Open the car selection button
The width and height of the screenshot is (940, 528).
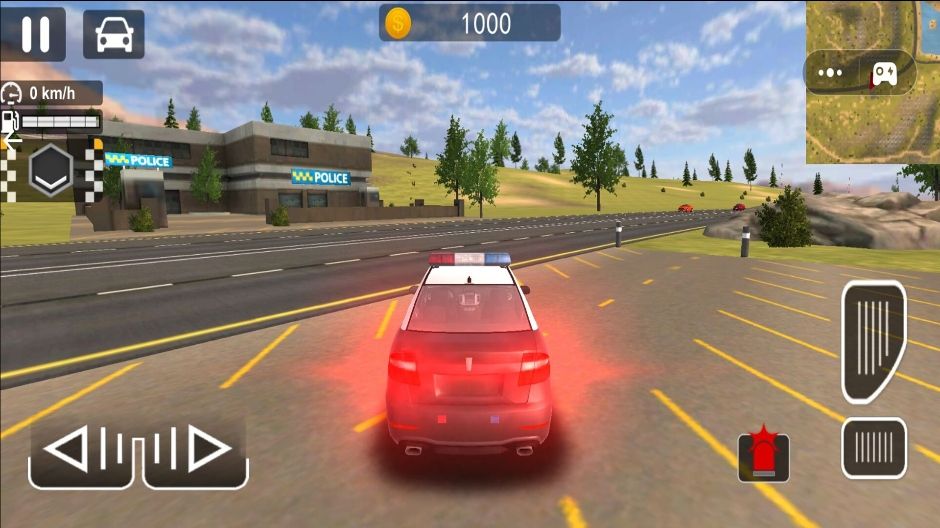113,34
